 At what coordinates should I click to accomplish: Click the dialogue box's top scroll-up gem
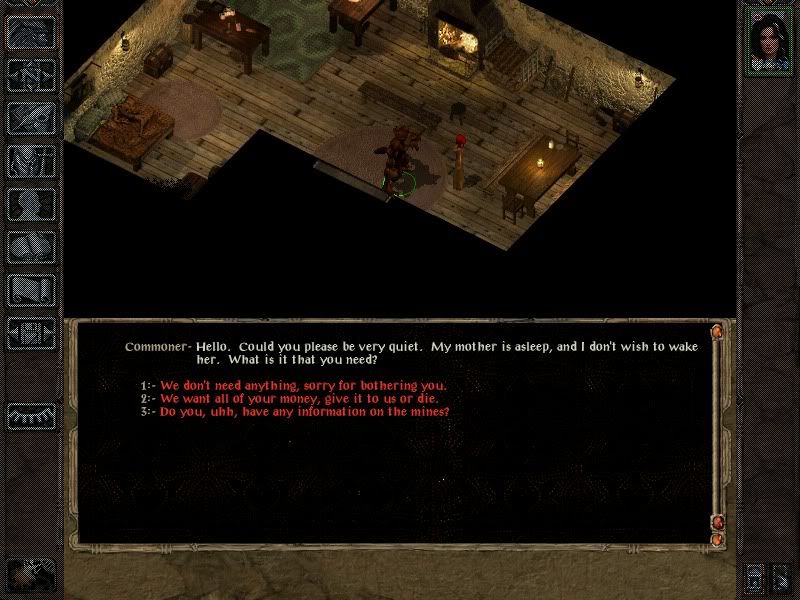tap(717, 331)
